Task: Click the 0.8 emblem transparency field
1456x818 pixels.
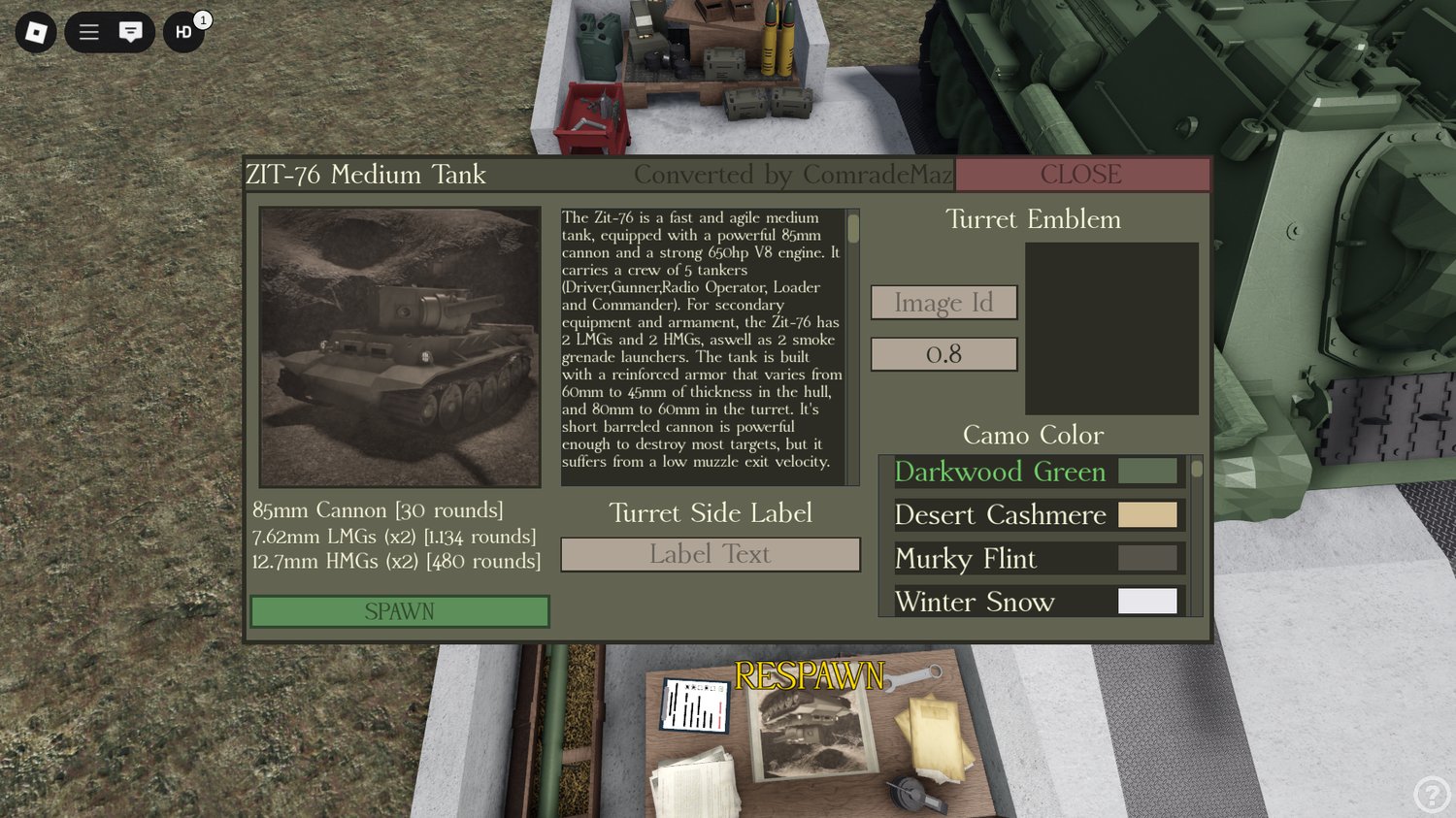Action: tap(943, 353)
